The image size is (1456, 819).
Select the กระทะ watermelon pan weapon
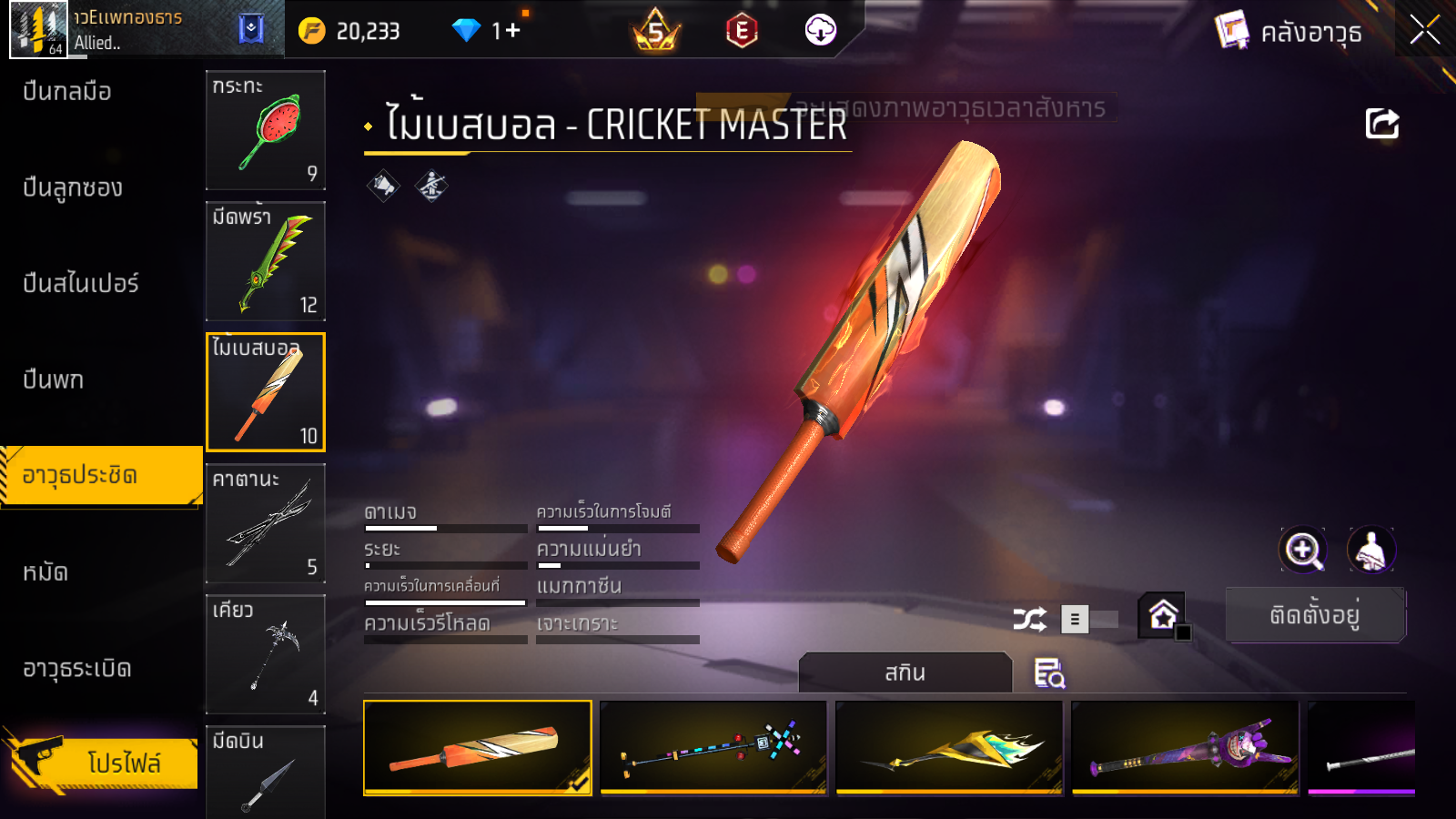click(x=266, y=130)
